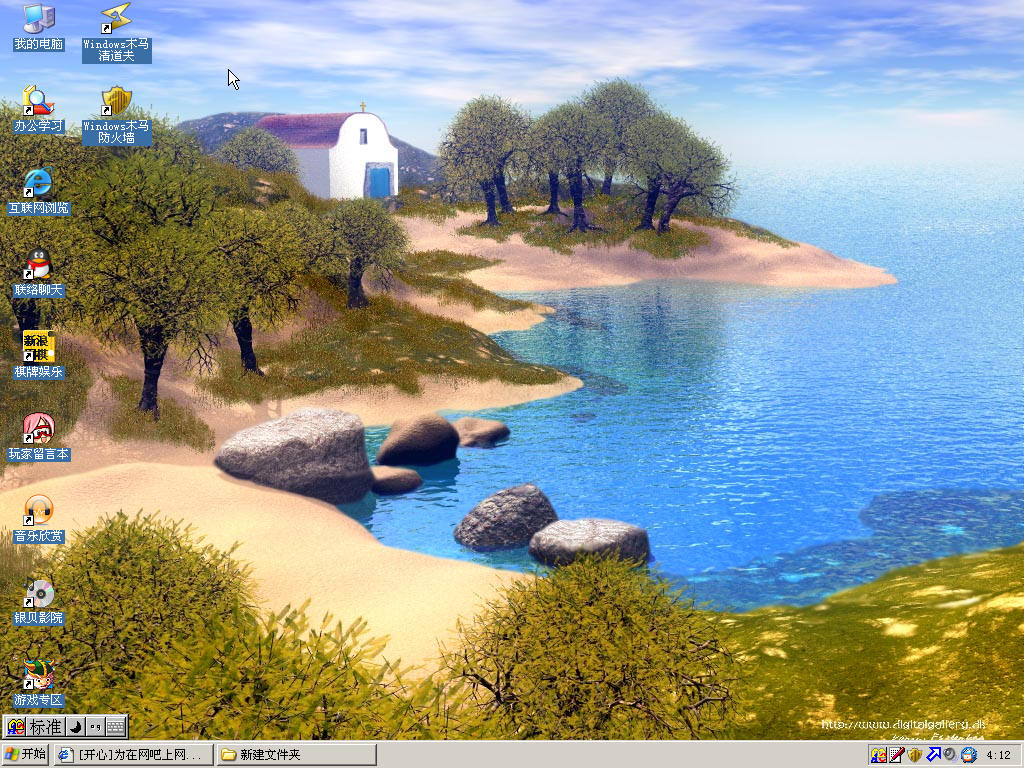Switch to the [开心]为在网吧上网 taskbar window
1024x768 pixels.
pyautogui.click(x=133, y=754)
